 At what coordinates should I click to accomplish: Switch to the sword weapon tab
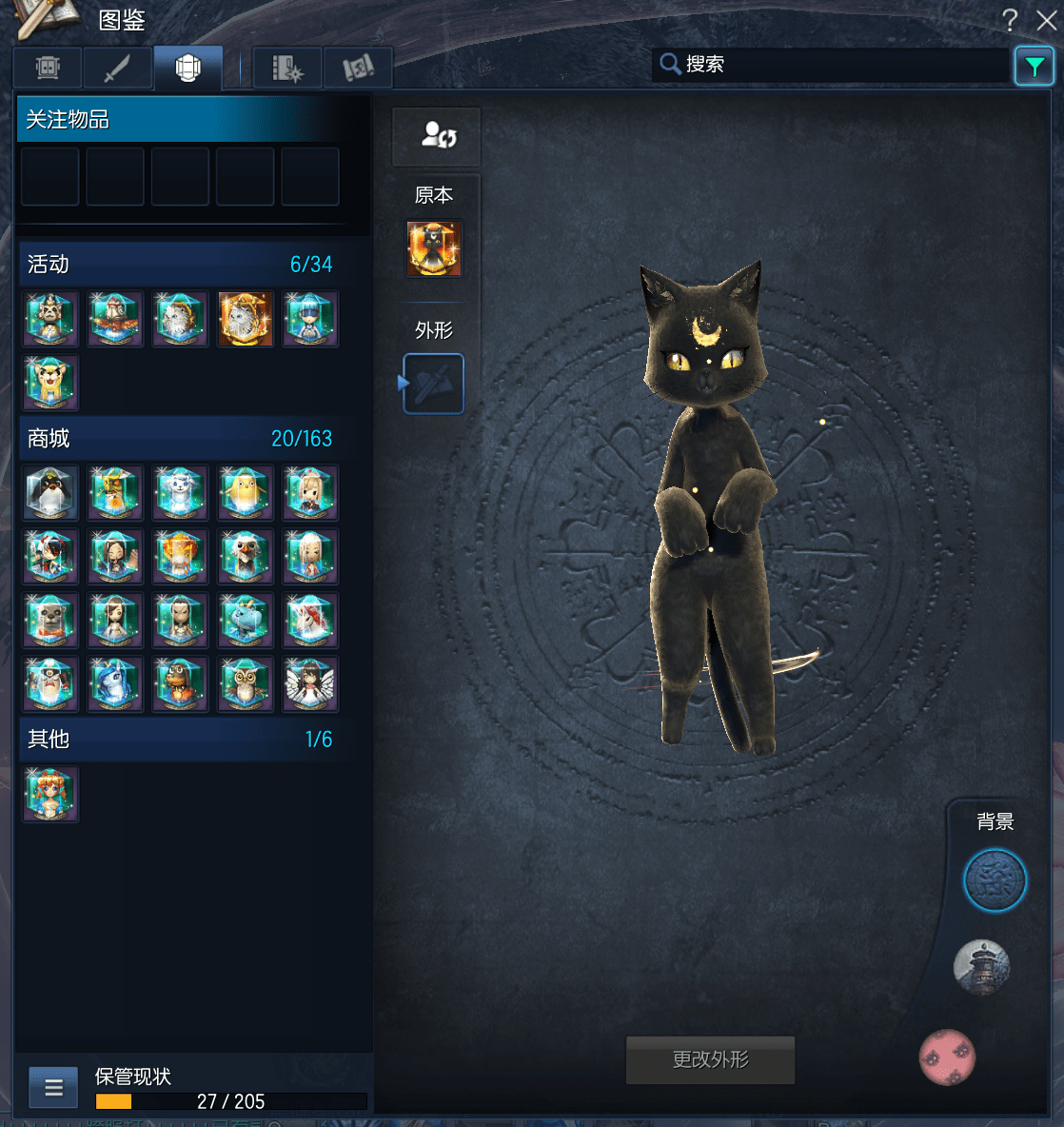[117, 69]
